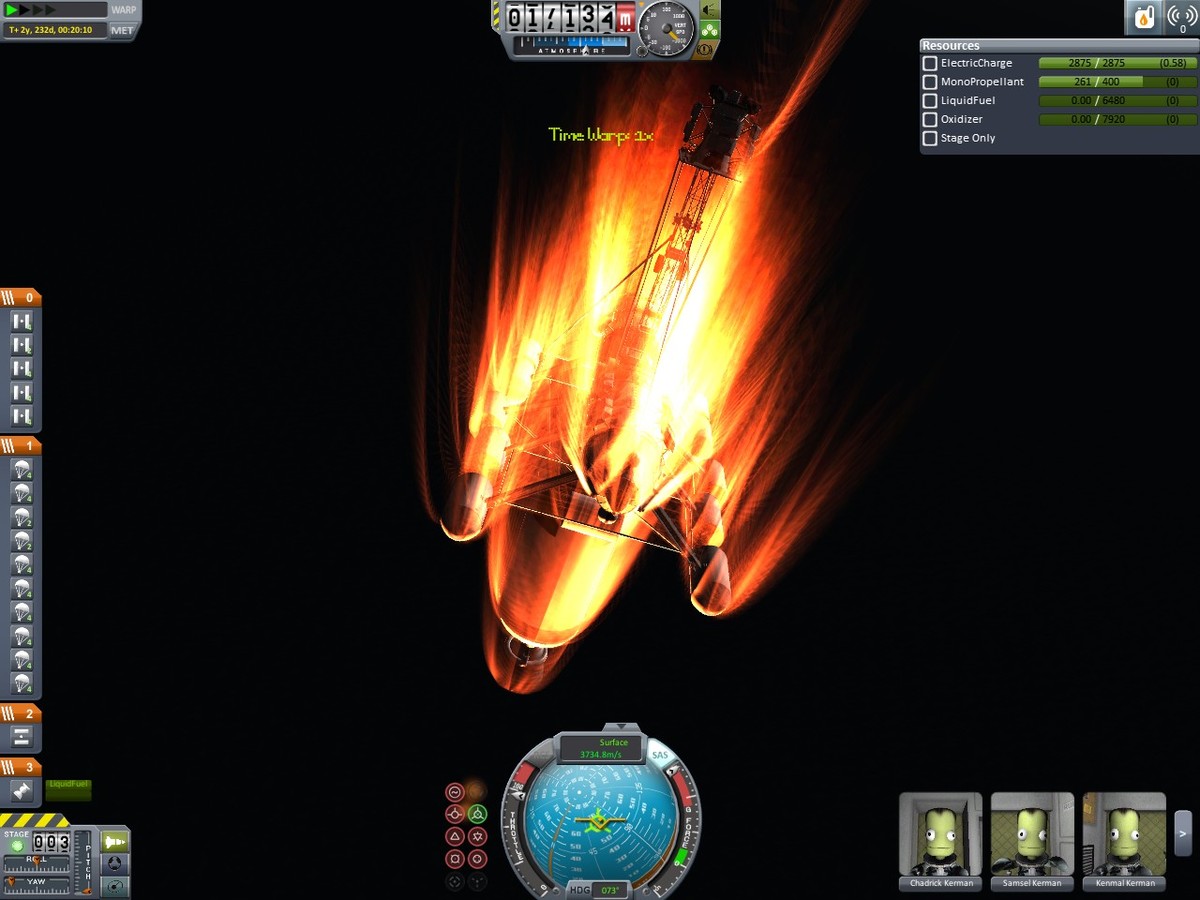
Task: Toggle SAS on the navball
Action: click(x=659, y=755)
